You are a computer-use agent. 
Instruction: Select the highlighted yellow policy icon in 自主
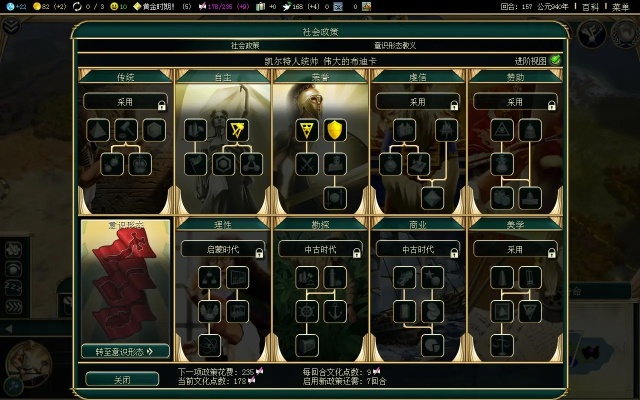pyautogui.click(x=238, y=129)
